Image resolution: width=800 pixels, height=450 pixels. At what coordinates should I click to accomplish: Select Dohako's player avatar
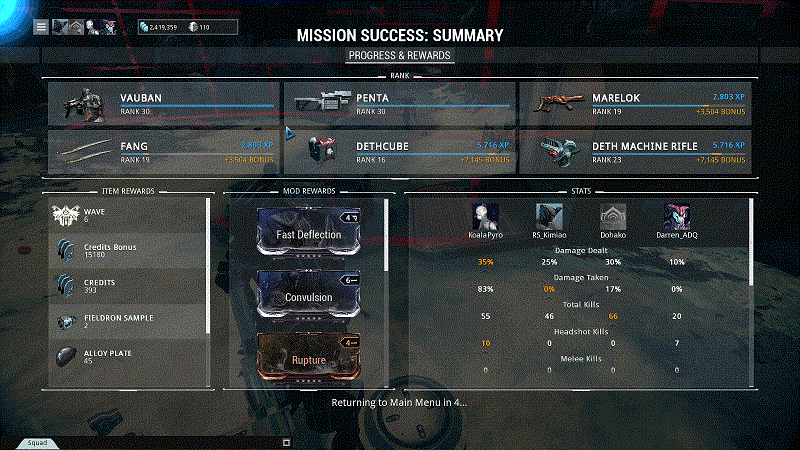click(x=613, y=217)
